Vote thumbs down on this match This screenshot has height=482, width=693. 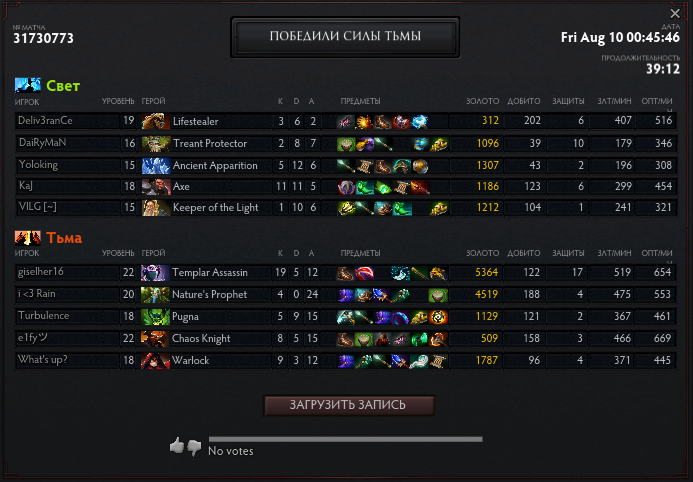[x=194, y=447]
